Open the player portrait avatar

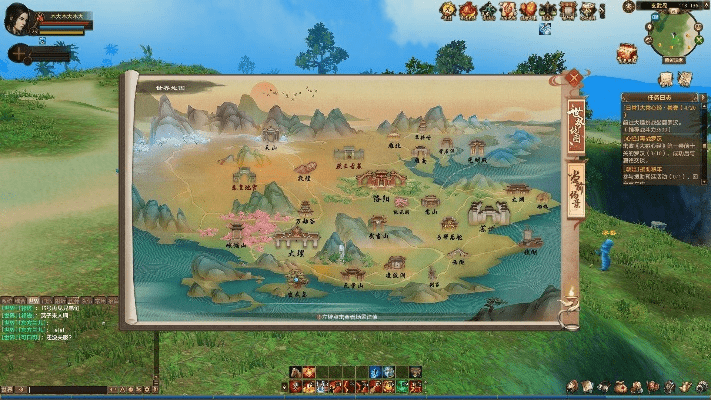pos(18,22)
